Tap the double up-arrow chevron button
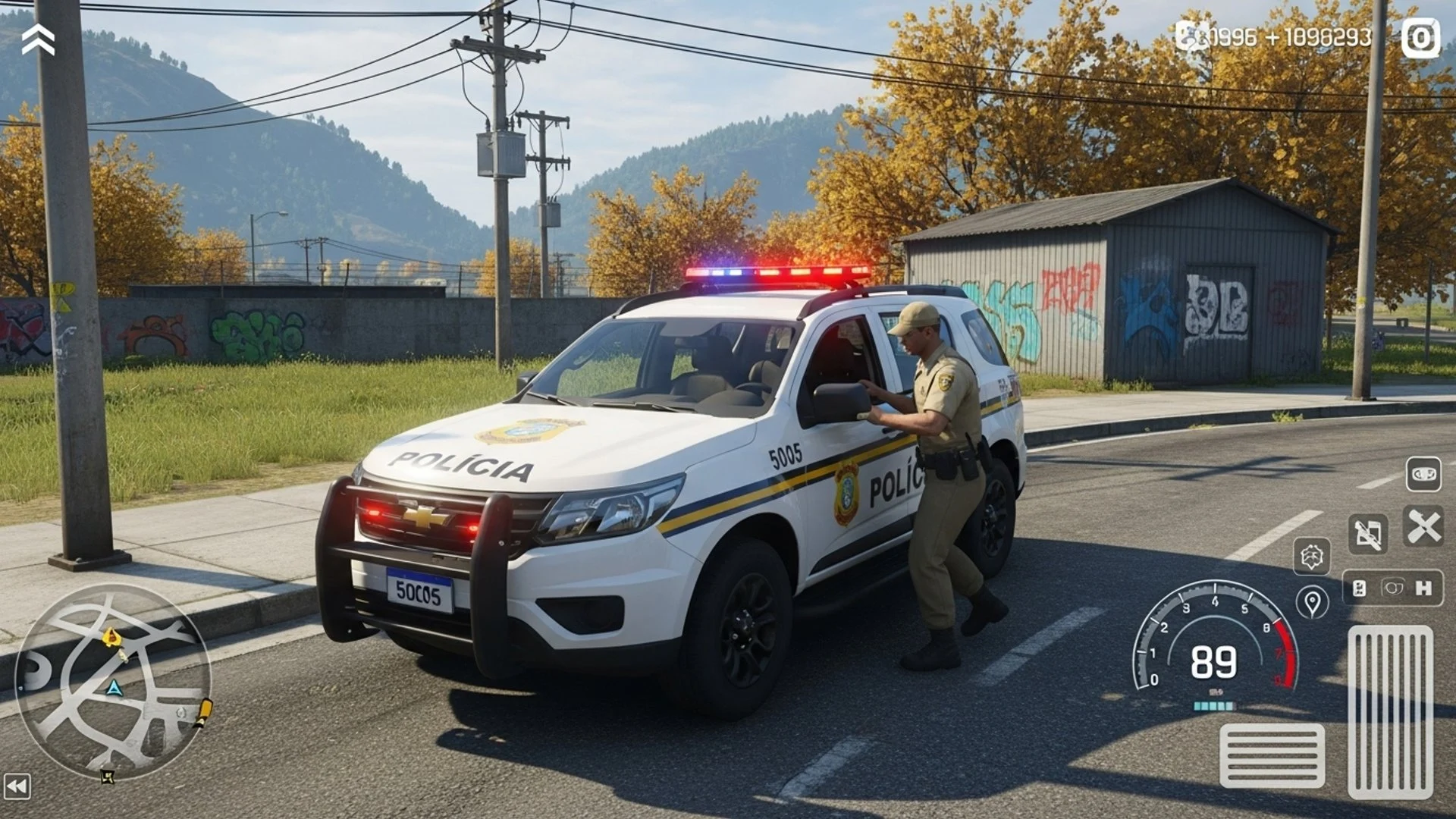Image resolution: width=1456 pixels, height=819 pixels. coord(38,39)
